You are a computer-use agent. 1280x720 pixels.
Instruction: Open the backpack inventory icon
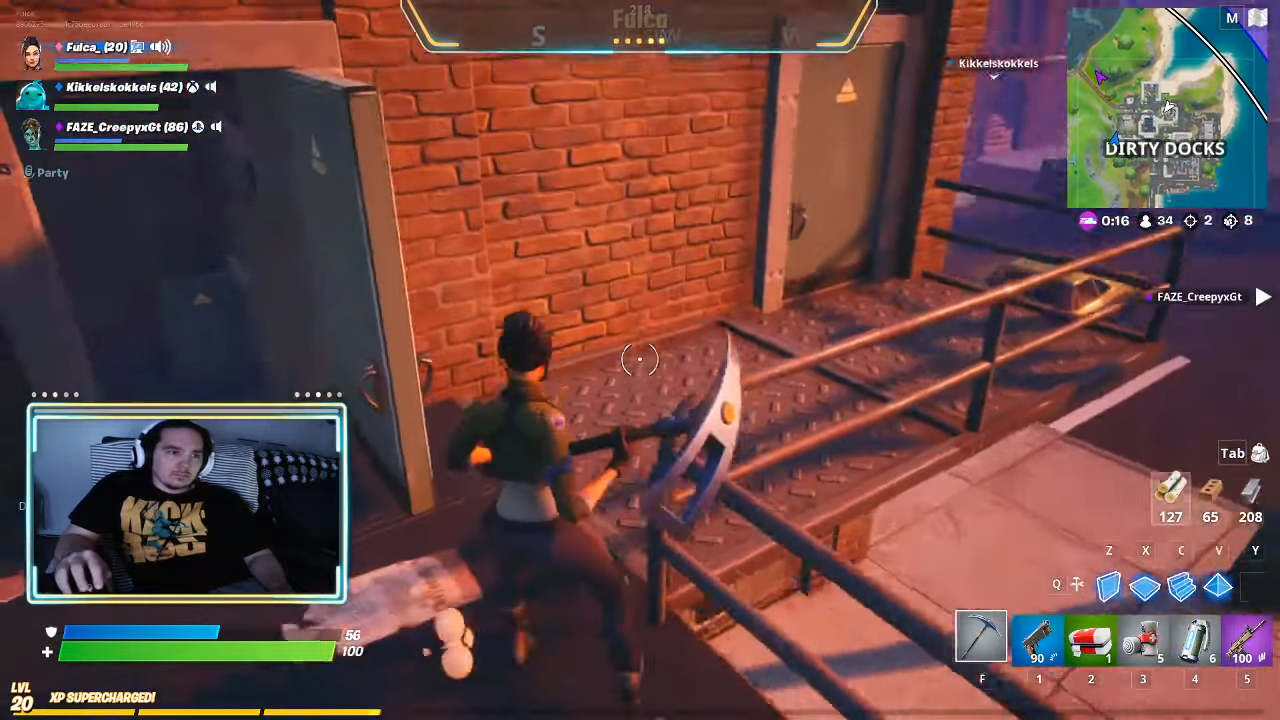[1259, 454]
